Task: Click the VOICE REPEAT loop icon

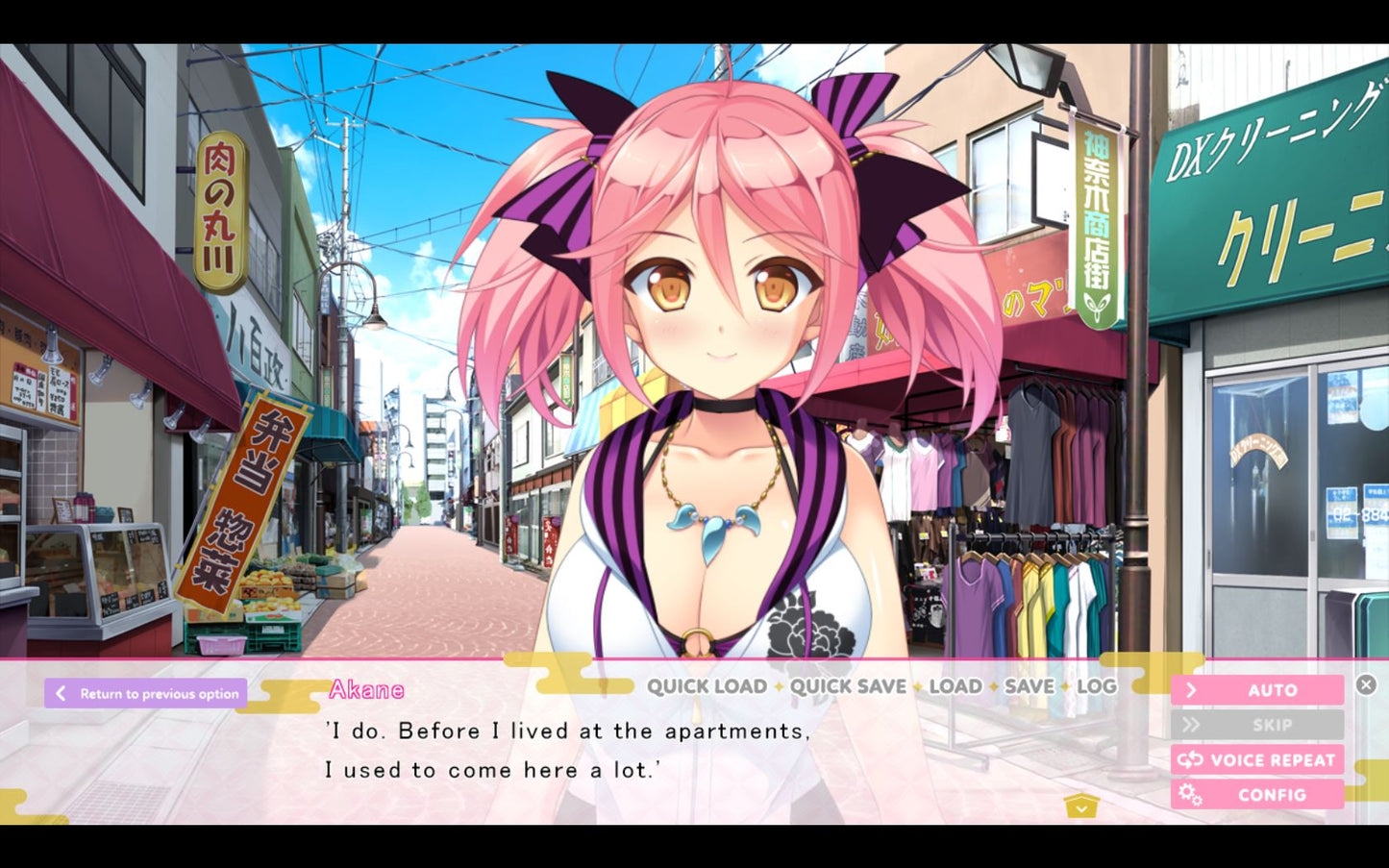Action: (1192, 759)
